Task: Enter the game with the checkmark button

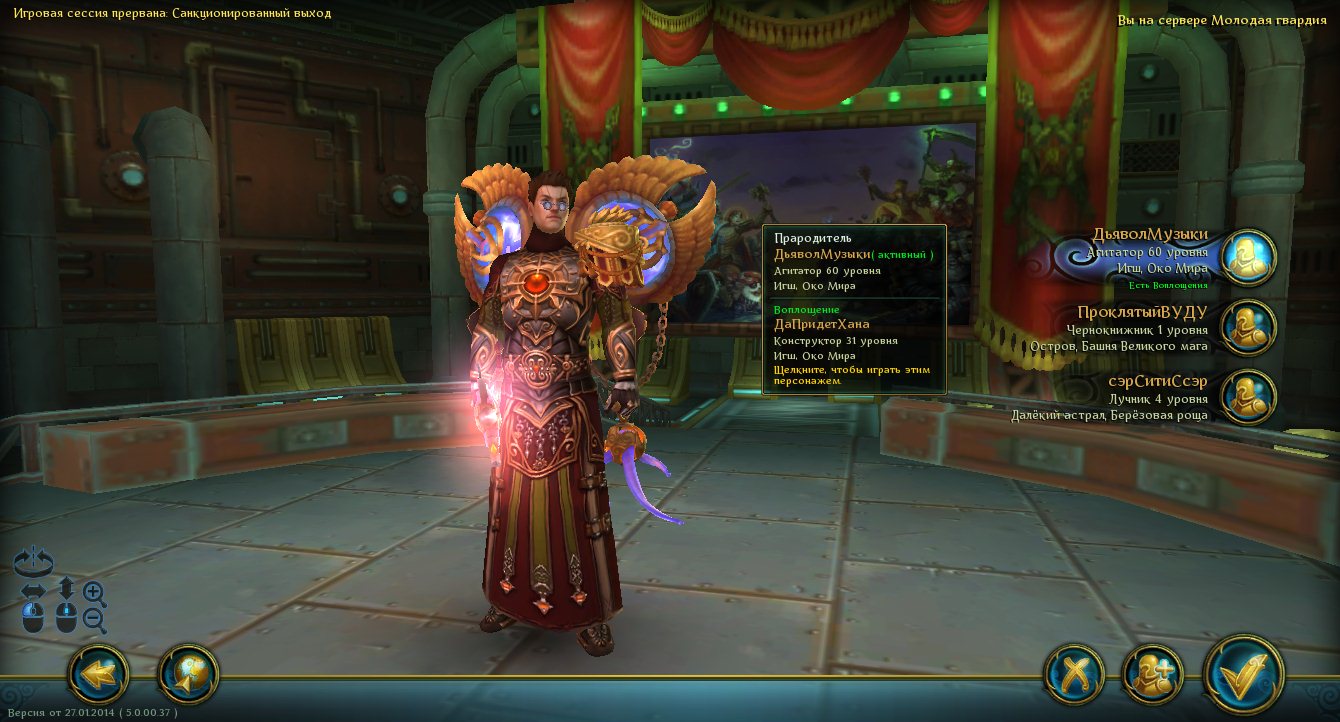Action: (x=1243, y=675)
